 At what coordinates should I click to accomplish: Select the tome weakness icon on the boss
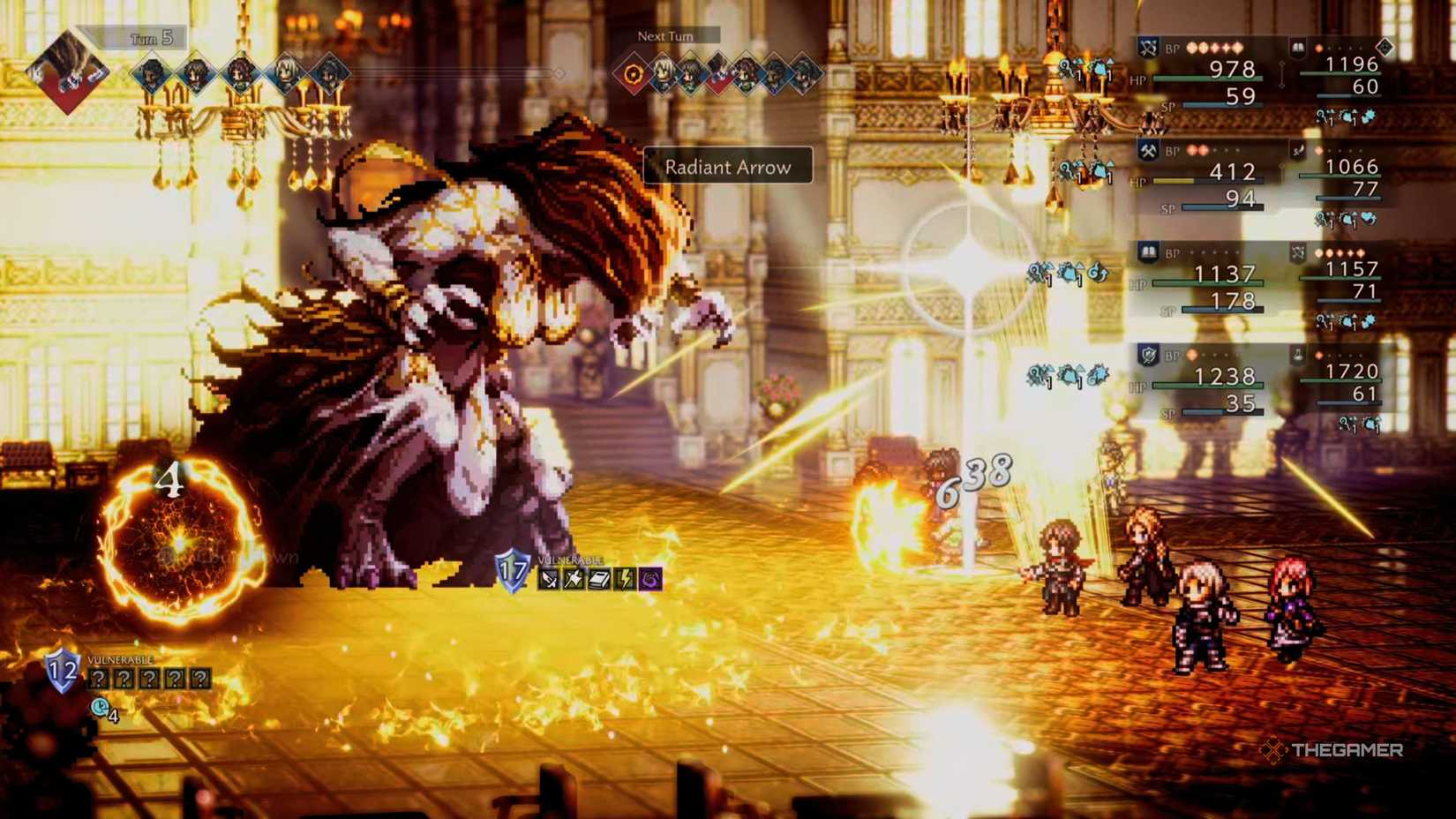click(x=598, y=578)
